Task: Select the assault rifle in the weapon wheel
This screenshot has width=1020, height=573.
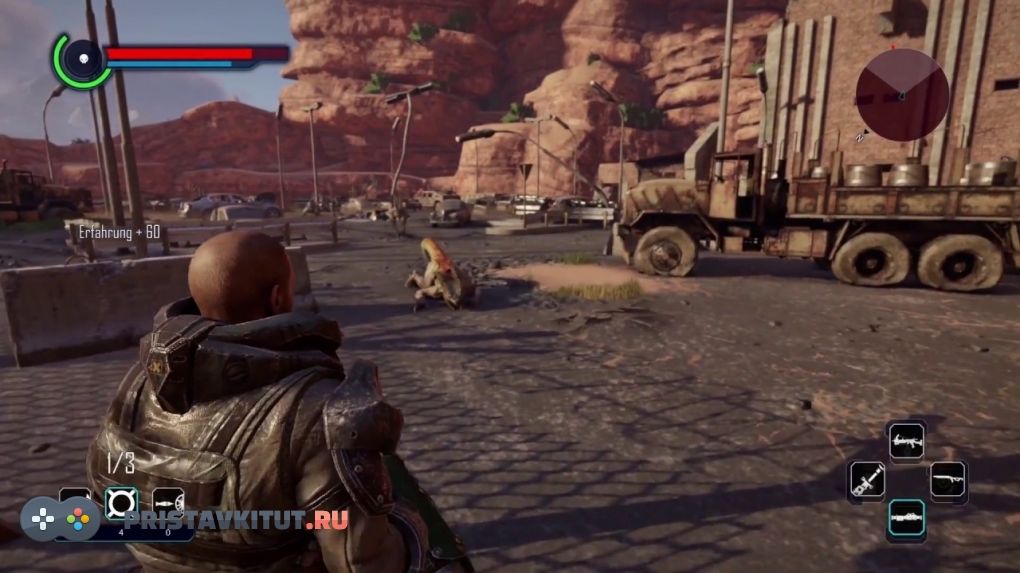Action: 906,441
